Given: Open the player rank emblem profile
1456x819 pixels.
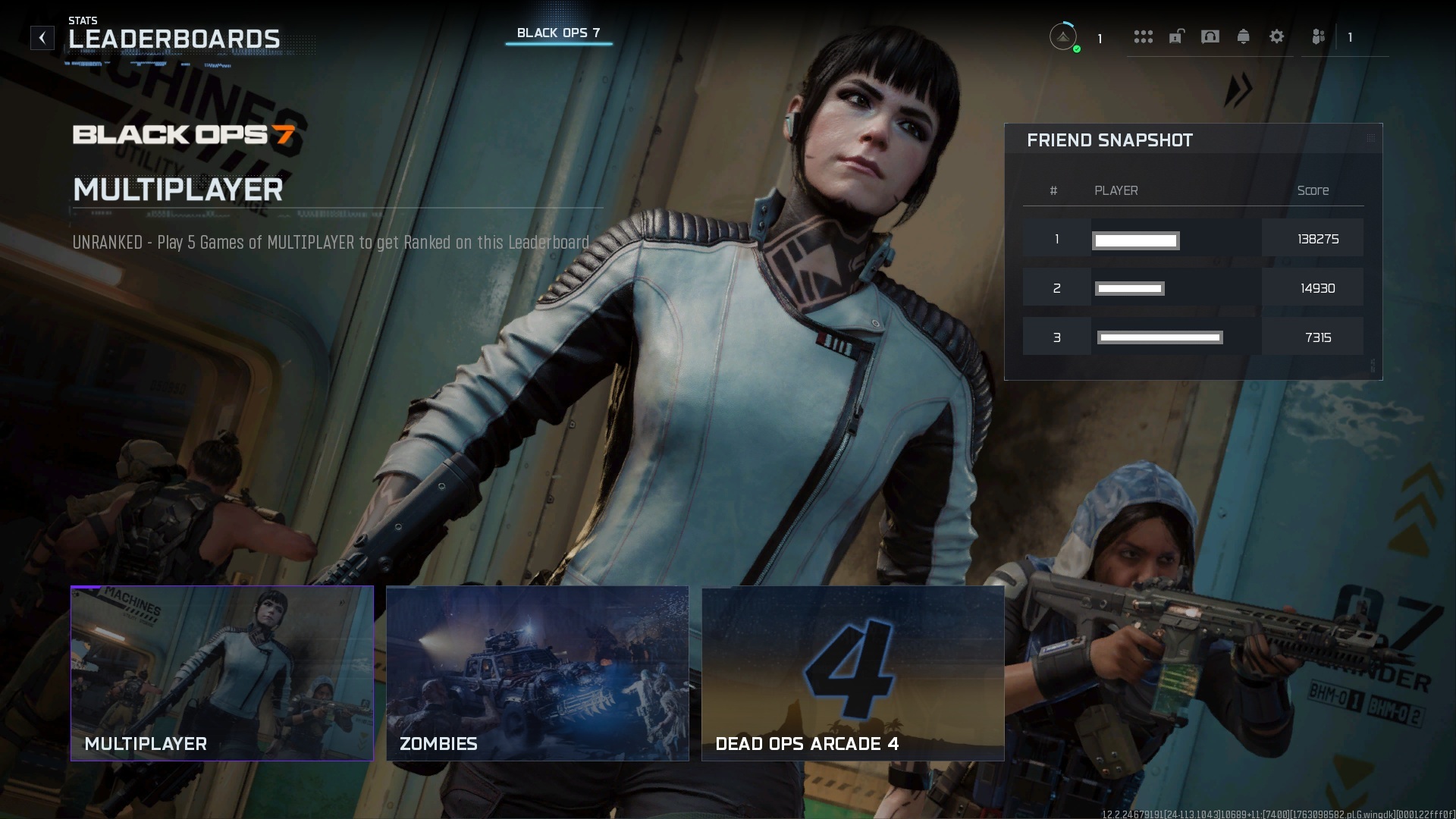Looking at the screenshot, I should tap(1063, 36).
